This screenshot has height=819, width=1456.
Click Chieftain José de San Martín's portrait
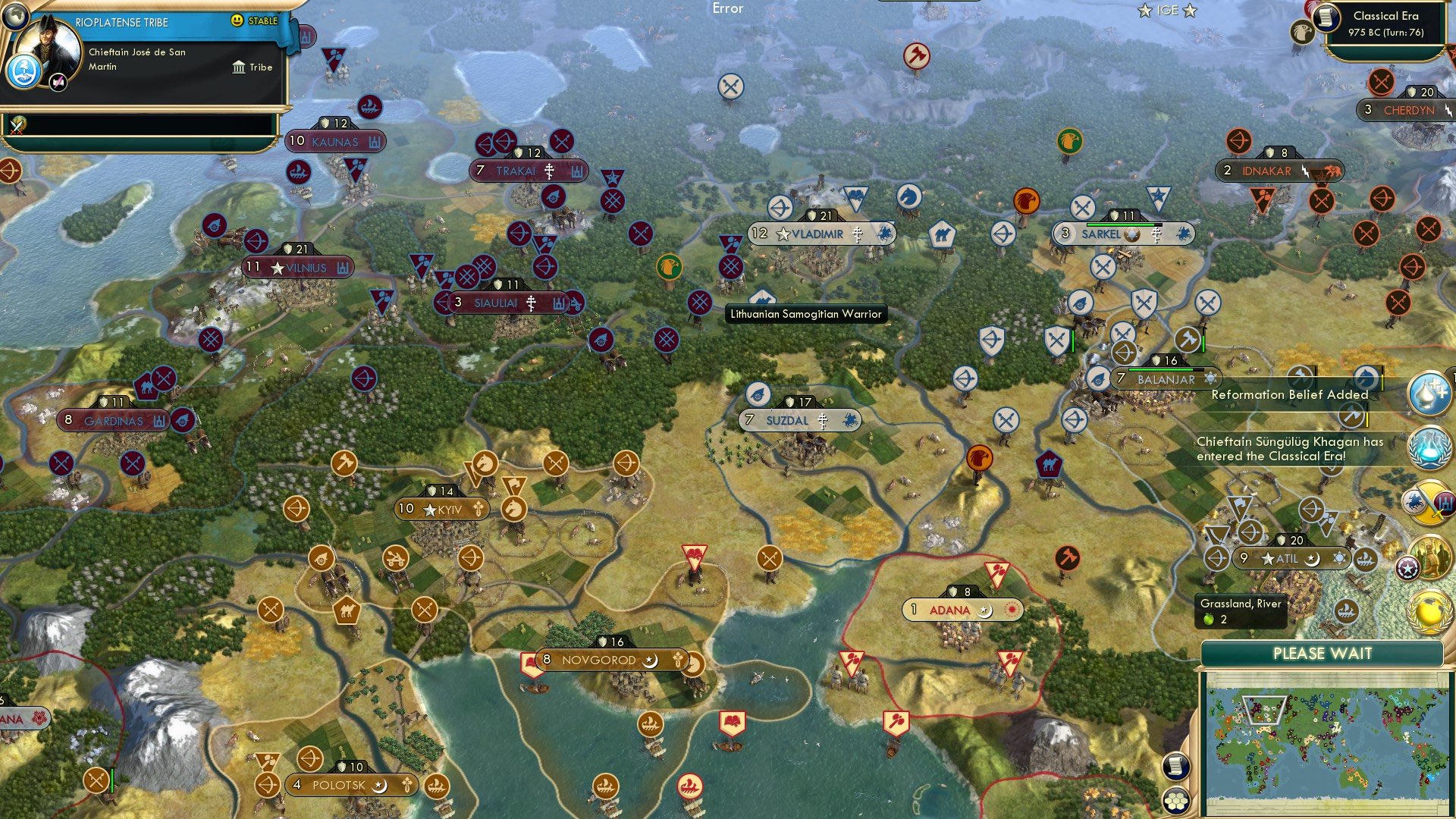point(48,48)
